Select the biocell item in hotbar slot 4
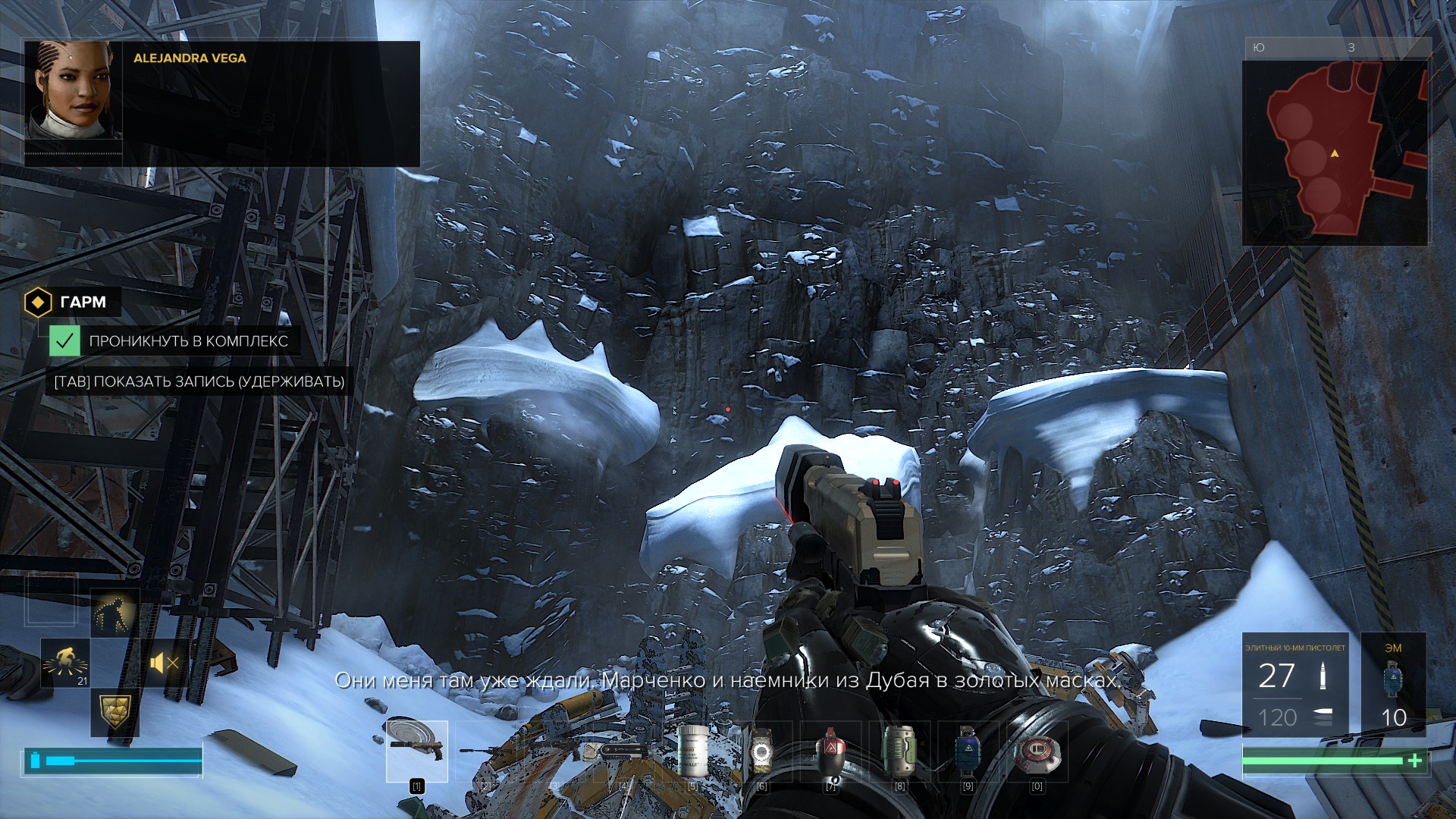The width and height of the screenshot is (1456, 819). tap(624, 752)
